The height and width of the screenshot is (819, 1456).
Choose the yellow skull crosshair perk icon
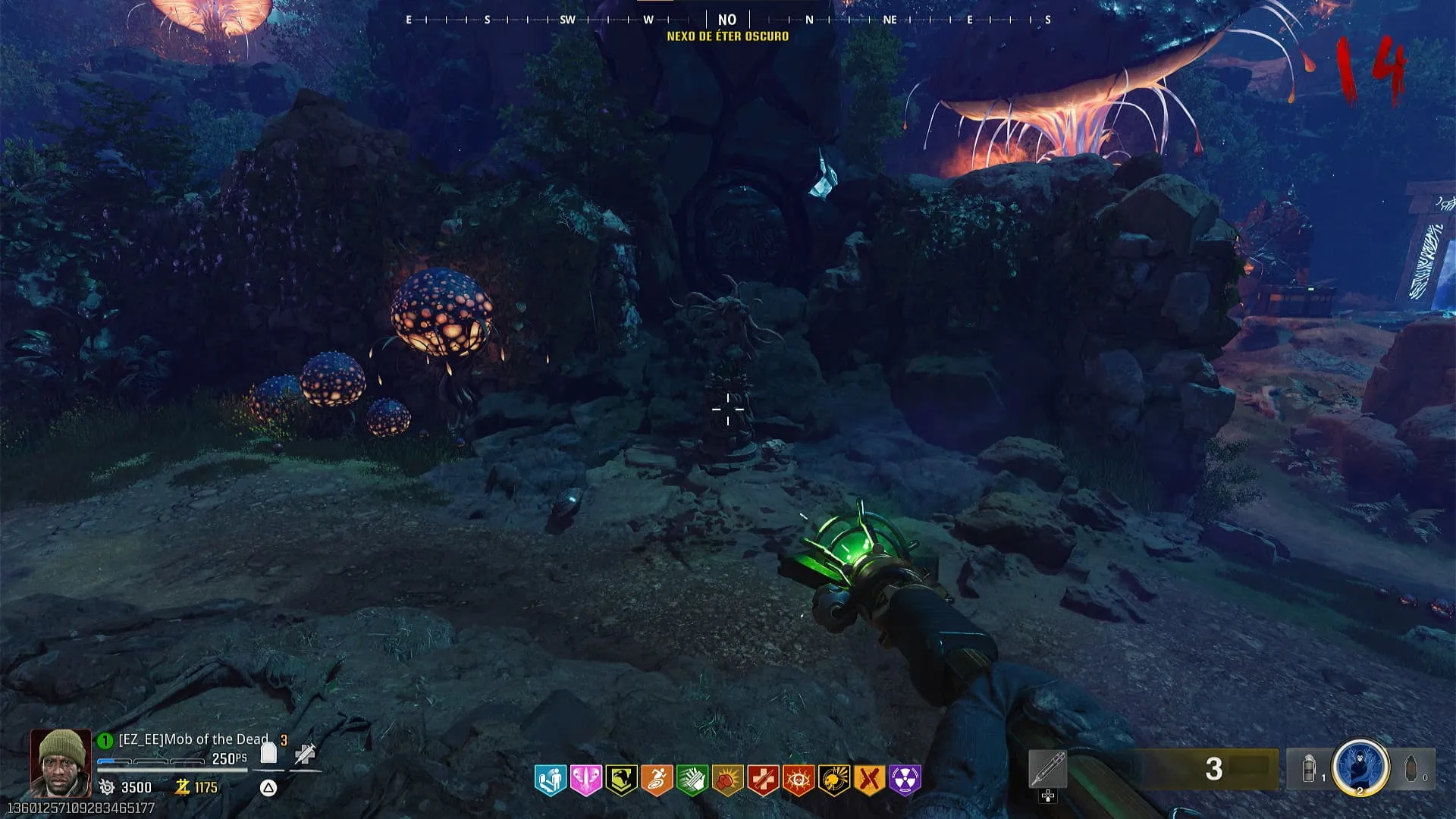pos(834,780)
